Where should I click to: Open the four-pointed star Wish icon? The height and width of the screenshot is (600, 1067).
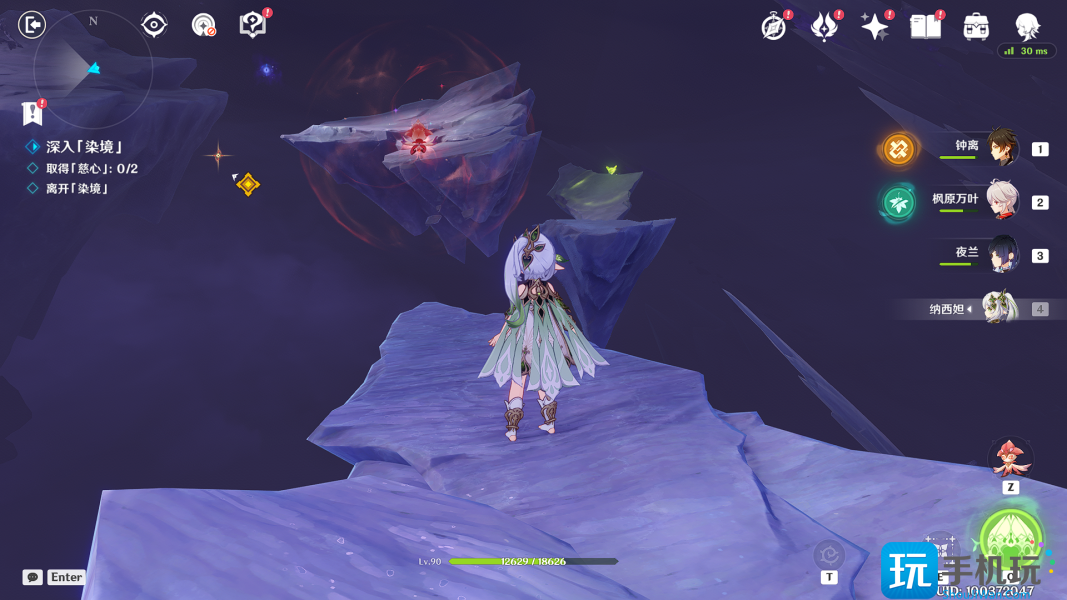875,27
